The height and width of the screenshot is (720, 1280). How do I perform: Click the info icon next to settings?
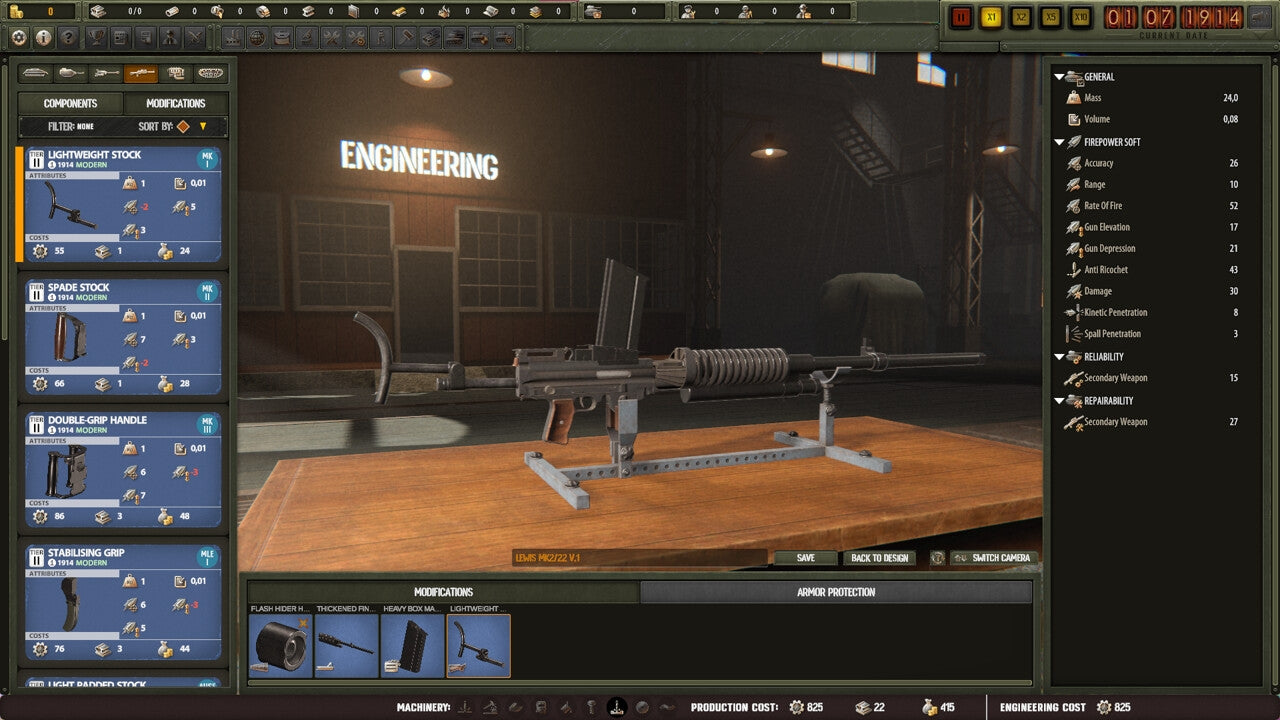(x=42, y=39)
